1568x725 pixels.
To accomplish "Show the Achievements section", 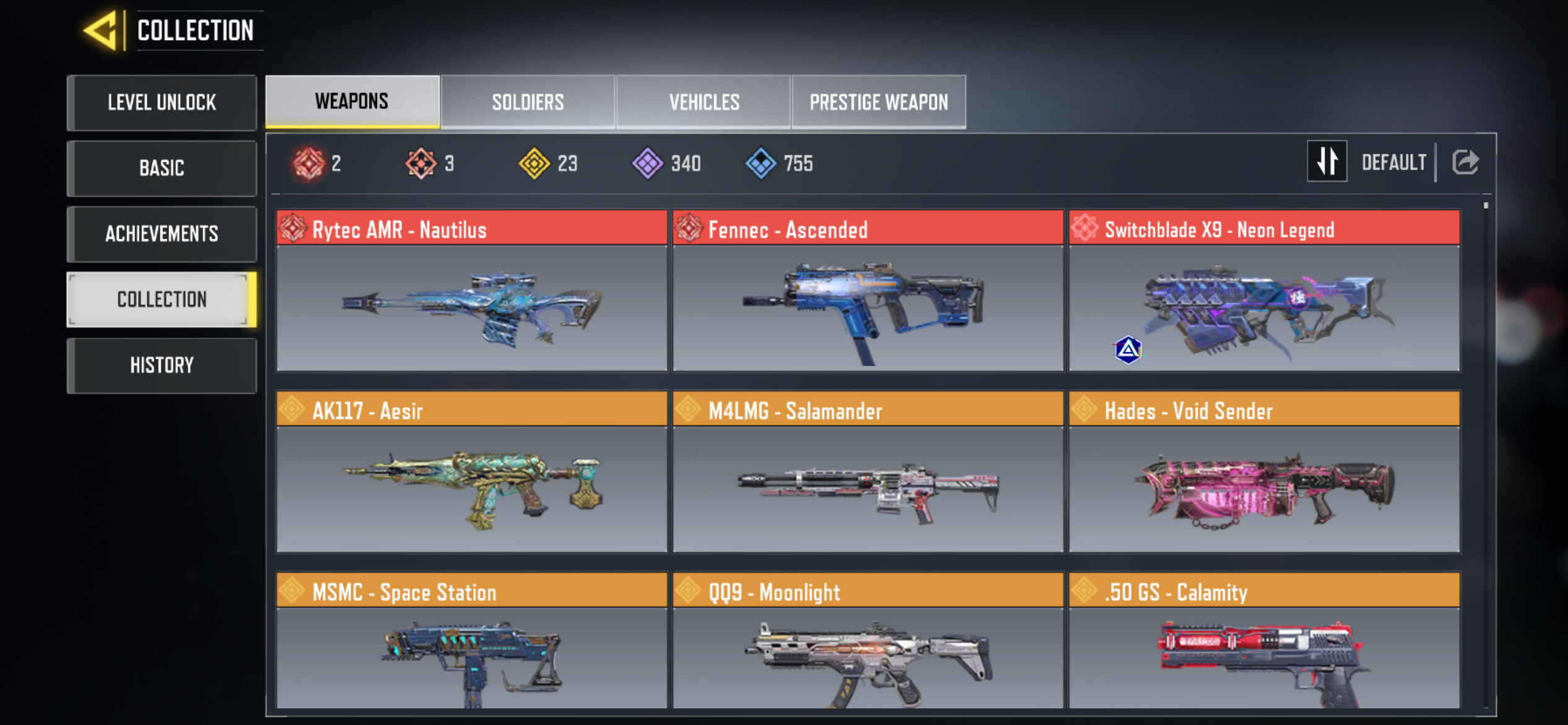I will coord(162,234).
